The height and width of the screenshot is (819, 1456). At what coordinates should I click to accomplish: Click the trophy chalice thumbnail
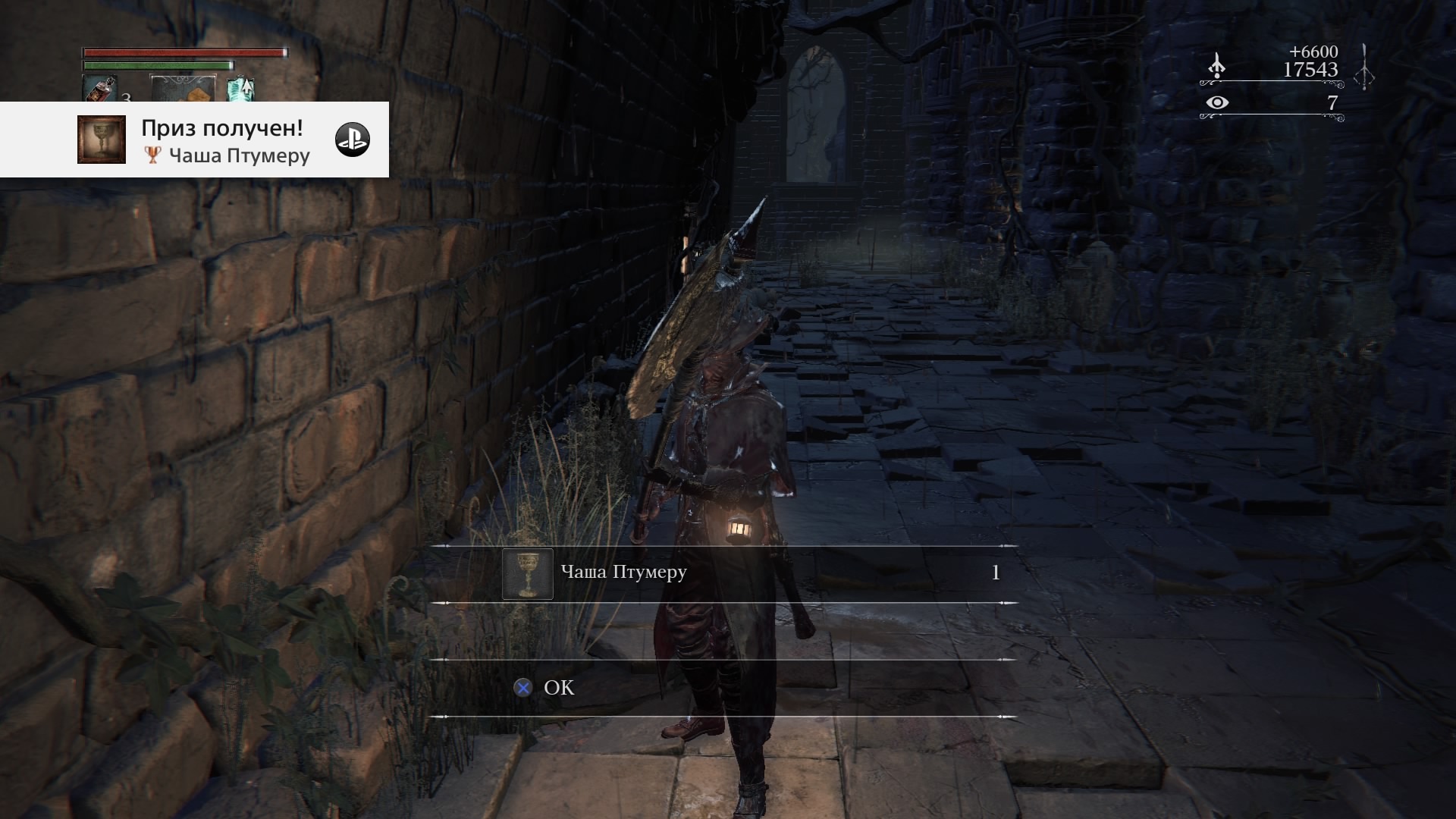point(102,140)
